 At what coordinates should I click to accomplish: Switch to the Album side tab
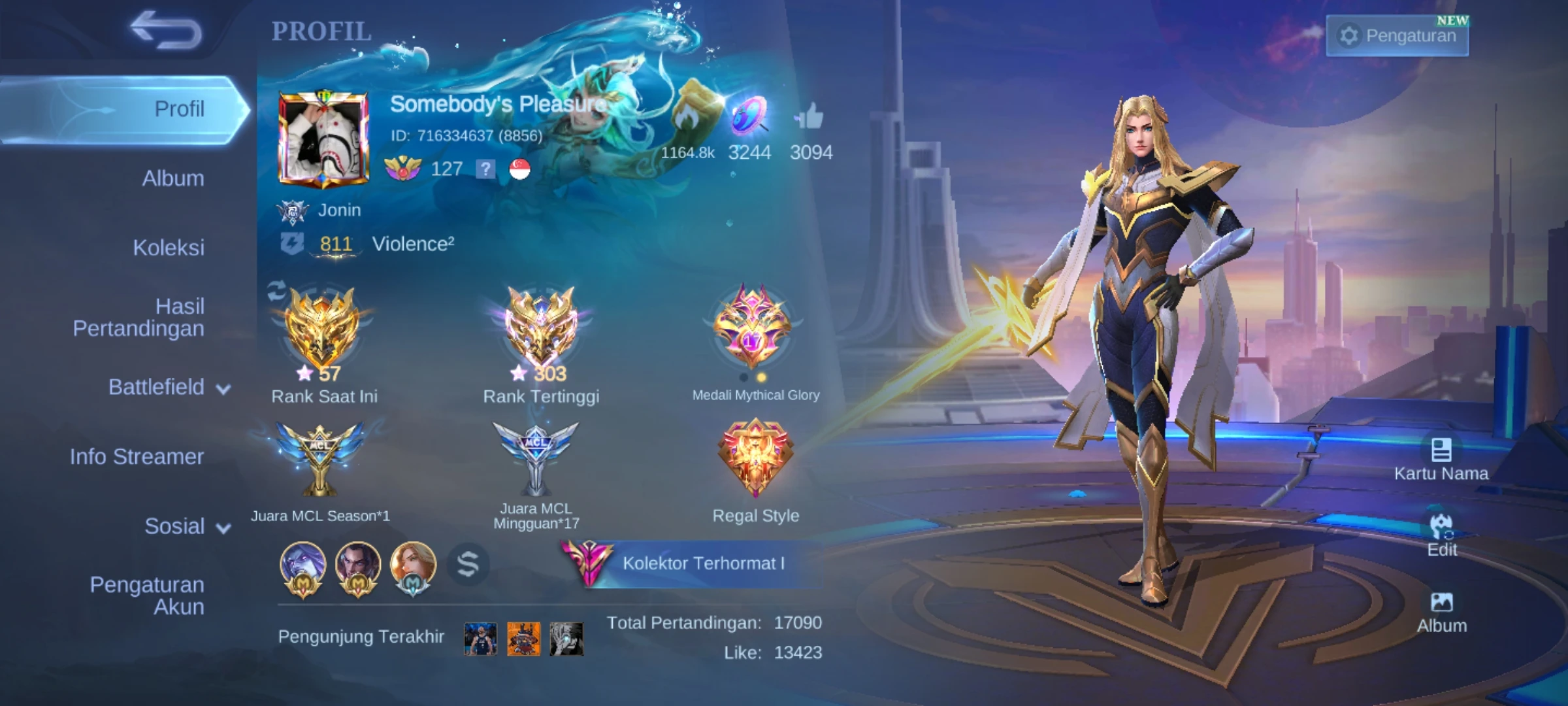coord(172,178)
